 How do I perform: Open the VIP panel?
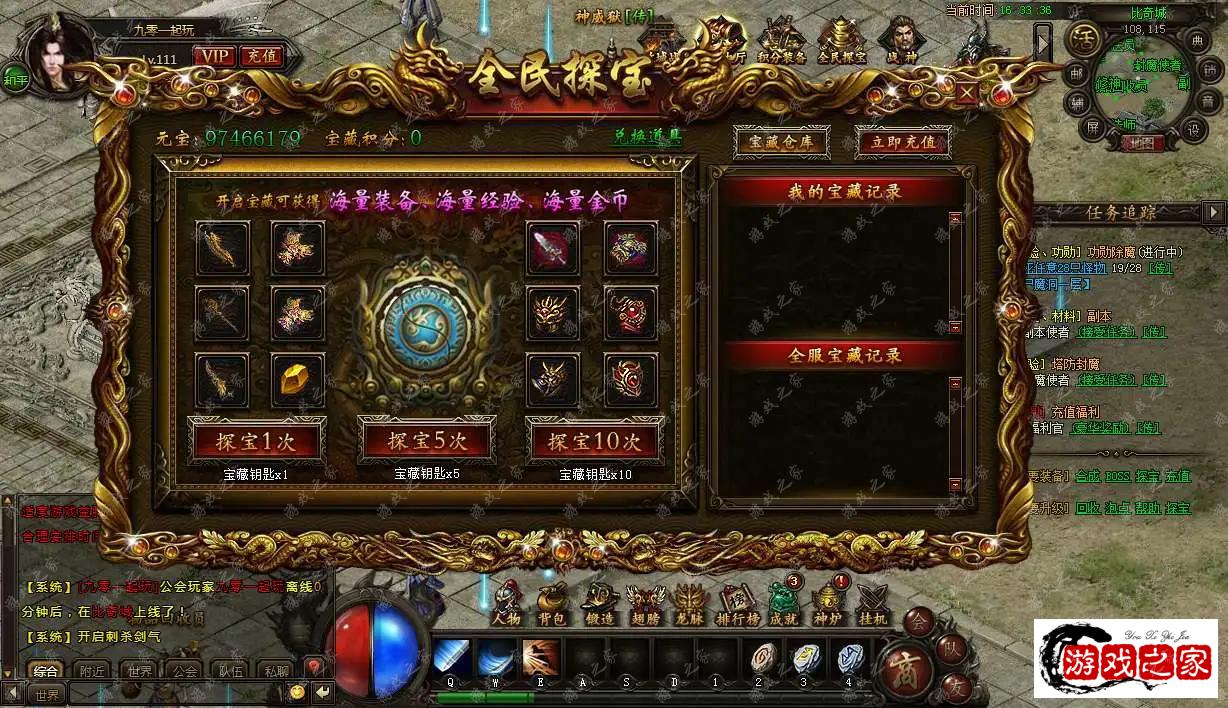213,56
